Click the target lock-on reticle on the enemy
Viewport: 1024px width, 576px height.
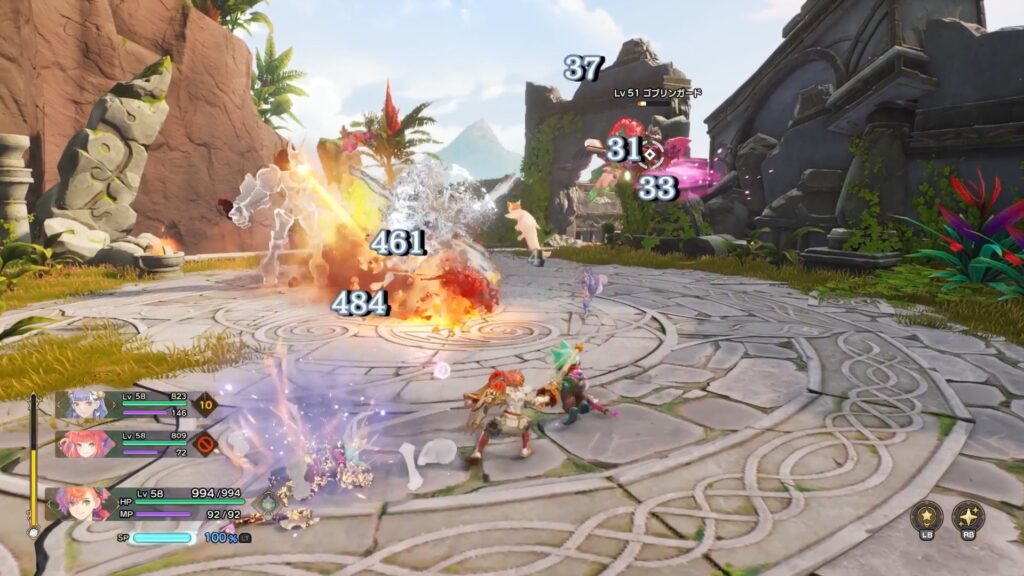tap(650, 153)
